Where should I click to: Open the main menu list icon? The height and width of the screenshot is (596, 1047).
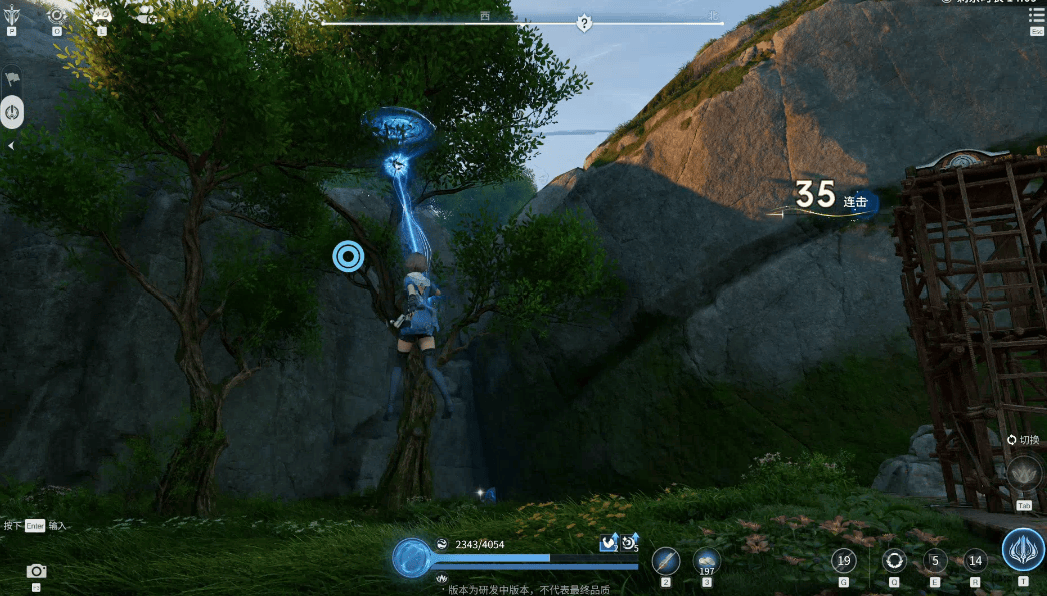coord(1036,15)
